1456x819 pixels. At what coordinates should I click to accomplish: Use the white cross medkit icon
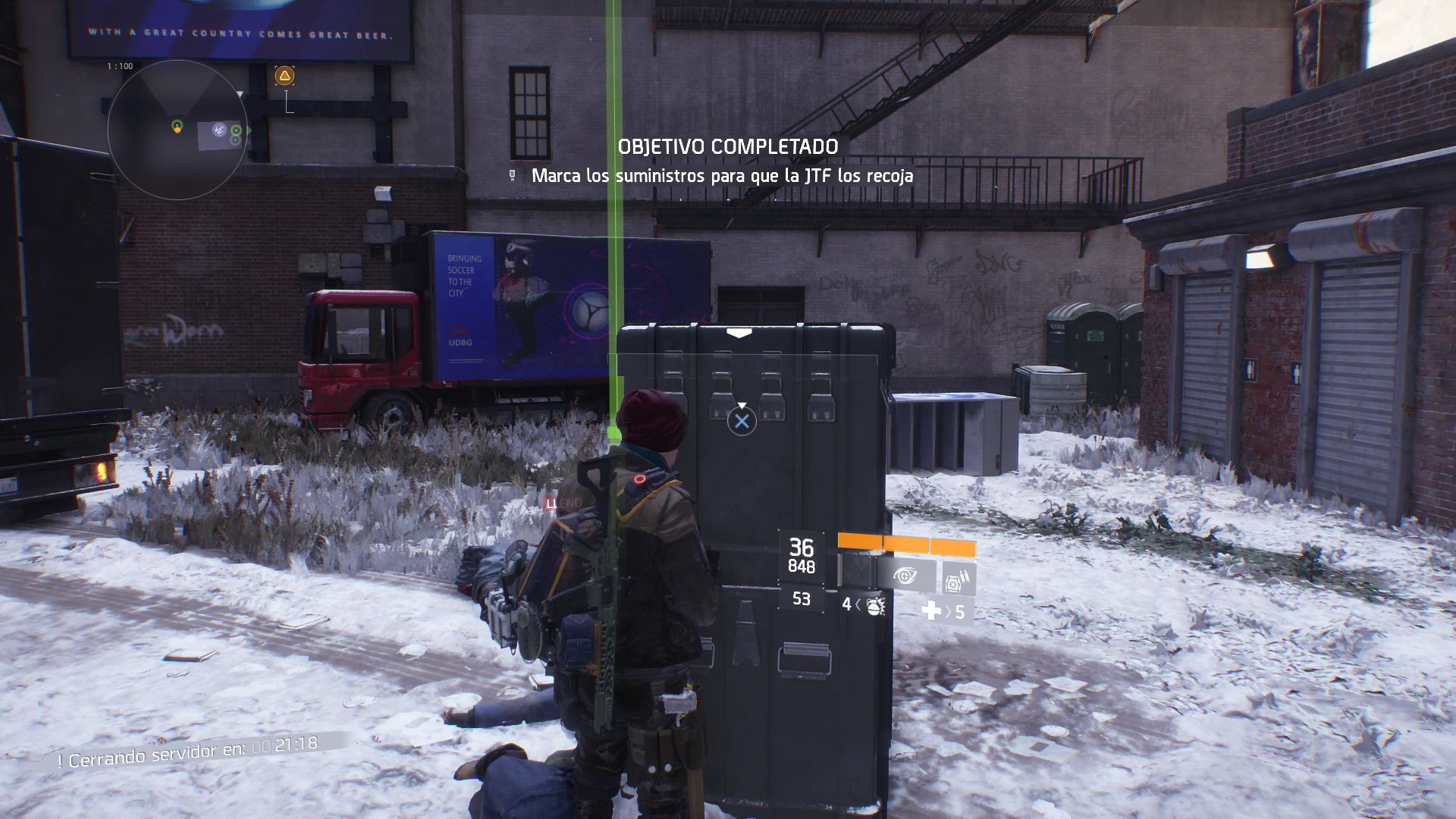click(931, 610)
